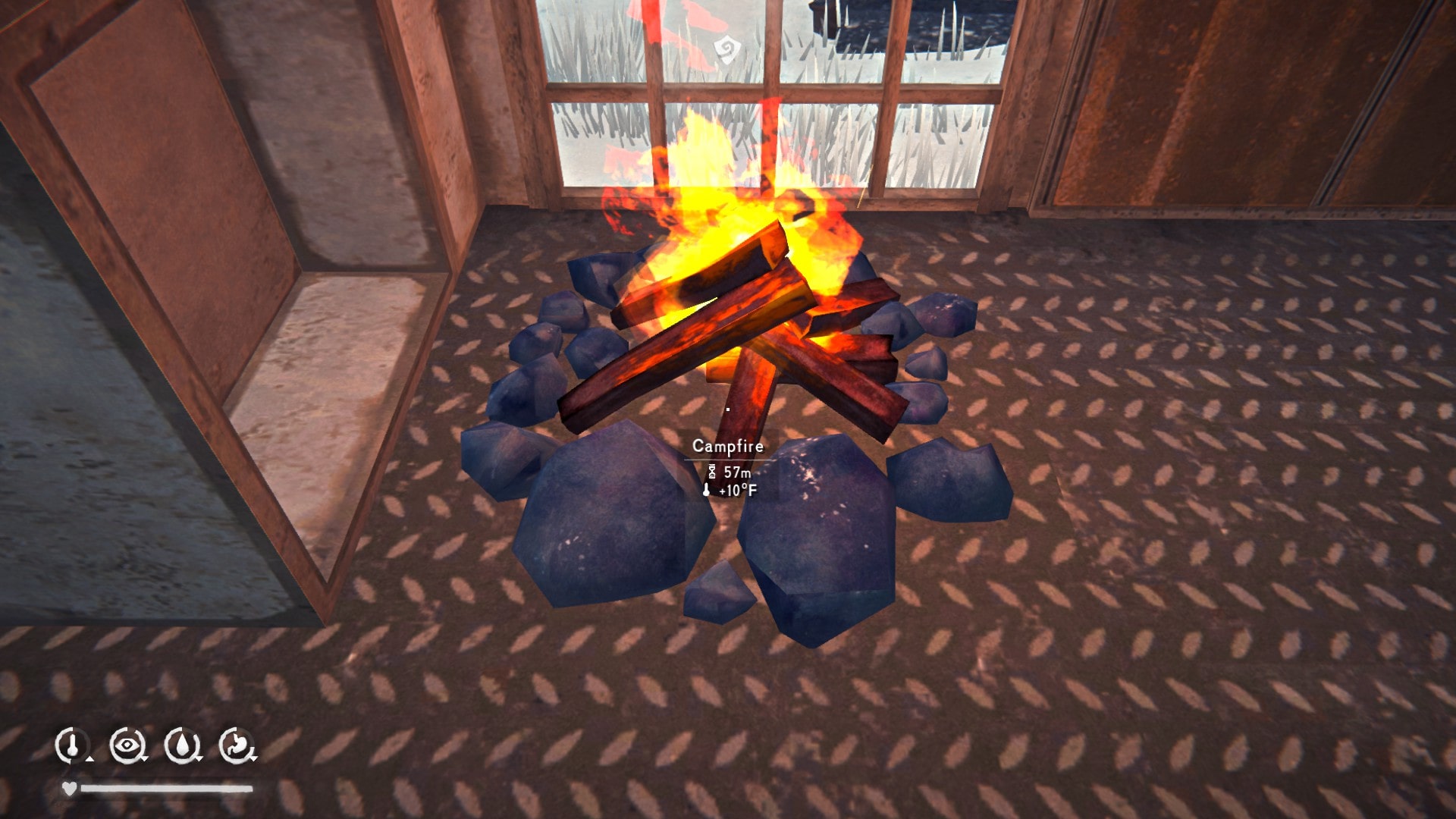Expand the arrow beside the hunger indicator
The image size is (1456, 819).
click(x=253, y=760)
